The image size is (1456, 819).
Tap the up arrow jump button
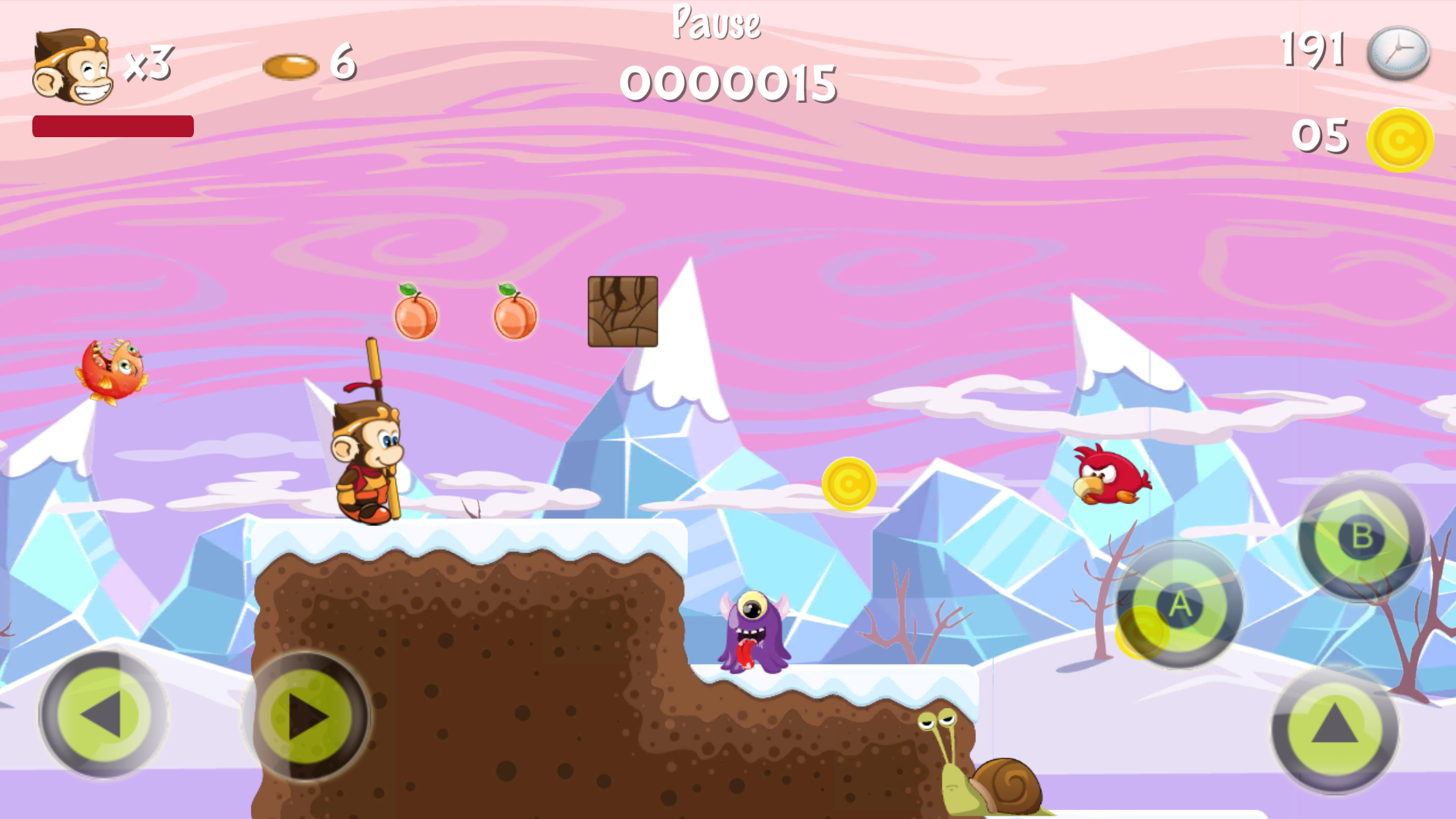click(1335, 727)
